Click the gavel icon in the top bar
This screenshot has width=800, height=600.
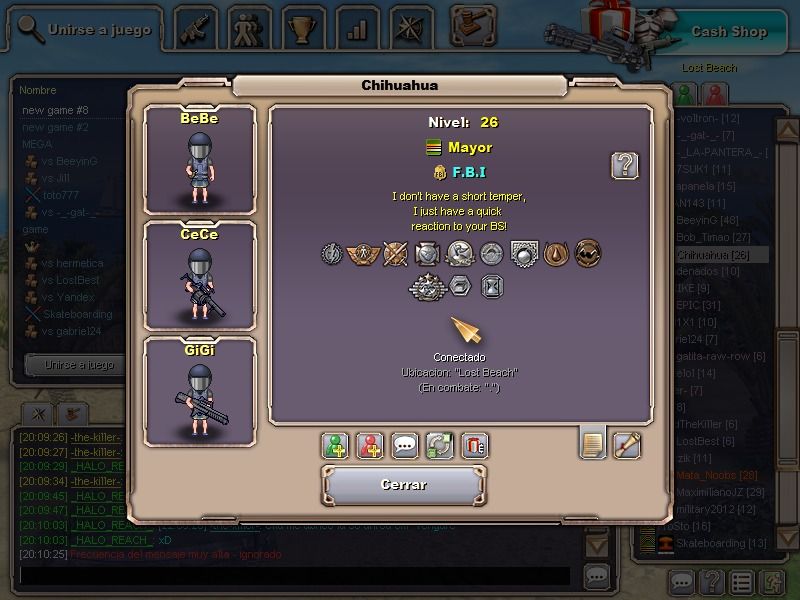pos(473,24)
